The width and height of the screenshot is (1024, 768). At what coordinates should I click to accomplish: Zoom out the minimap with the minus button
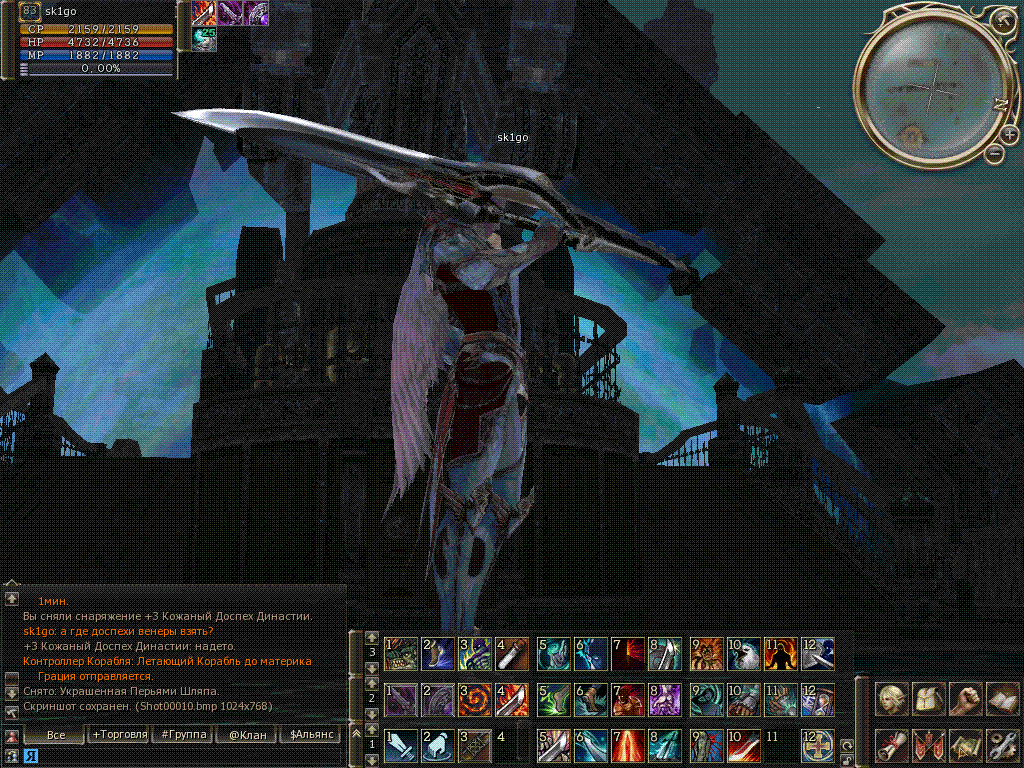pos(994,154)
